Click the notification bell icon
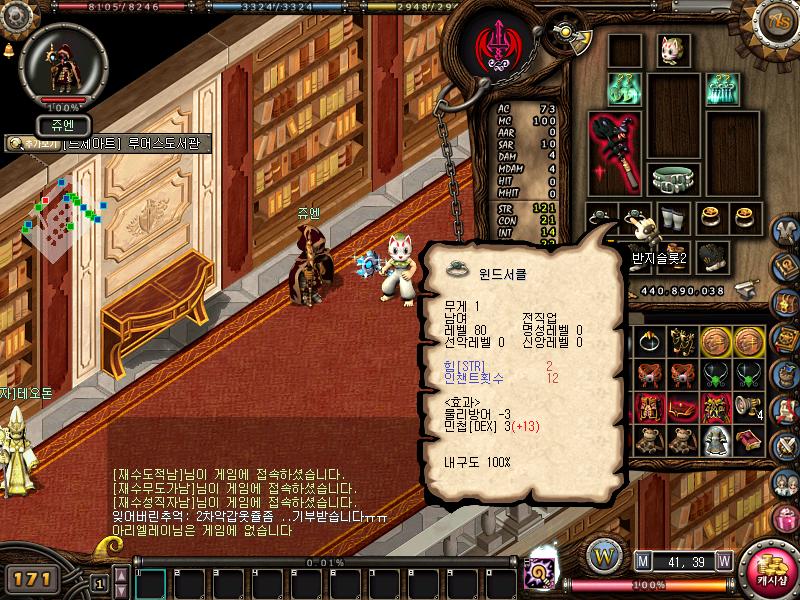The width and height of the screenshot is (800, 600). [x=8, y=49]
